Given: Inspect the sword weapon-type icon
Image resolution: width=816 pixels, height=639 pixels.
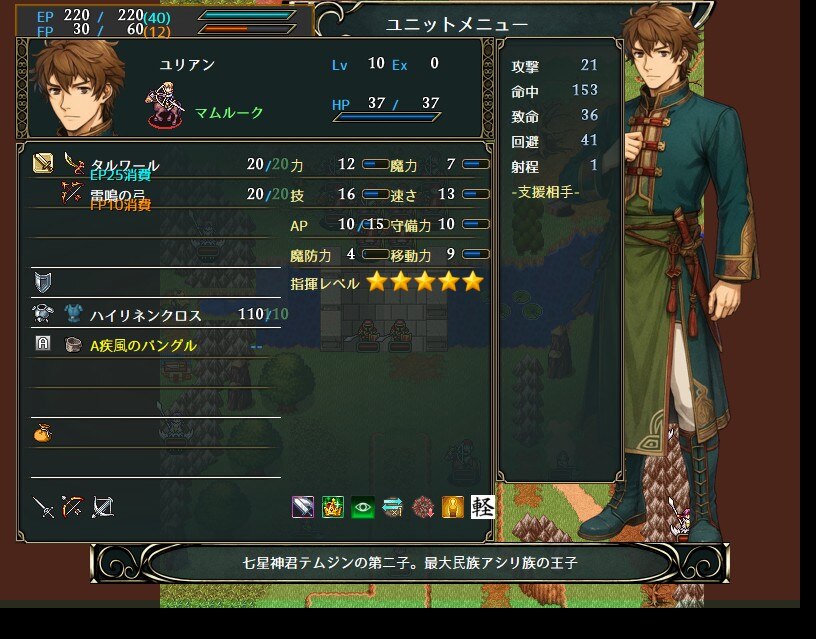Looking at the screenshot, I should click(43, 507).
